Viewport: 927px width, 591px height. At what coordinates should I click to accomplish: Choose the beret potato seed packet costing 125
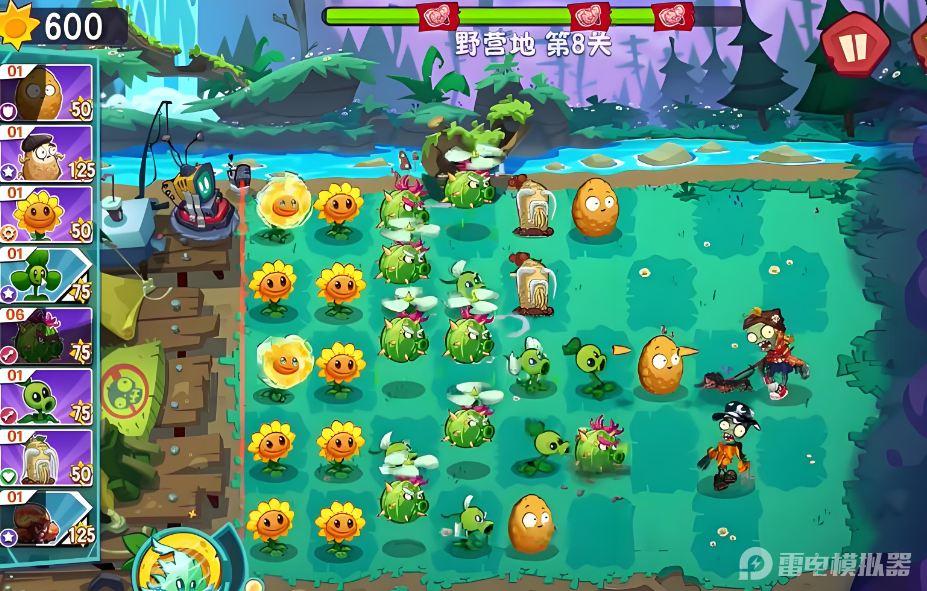click(48, 154)
